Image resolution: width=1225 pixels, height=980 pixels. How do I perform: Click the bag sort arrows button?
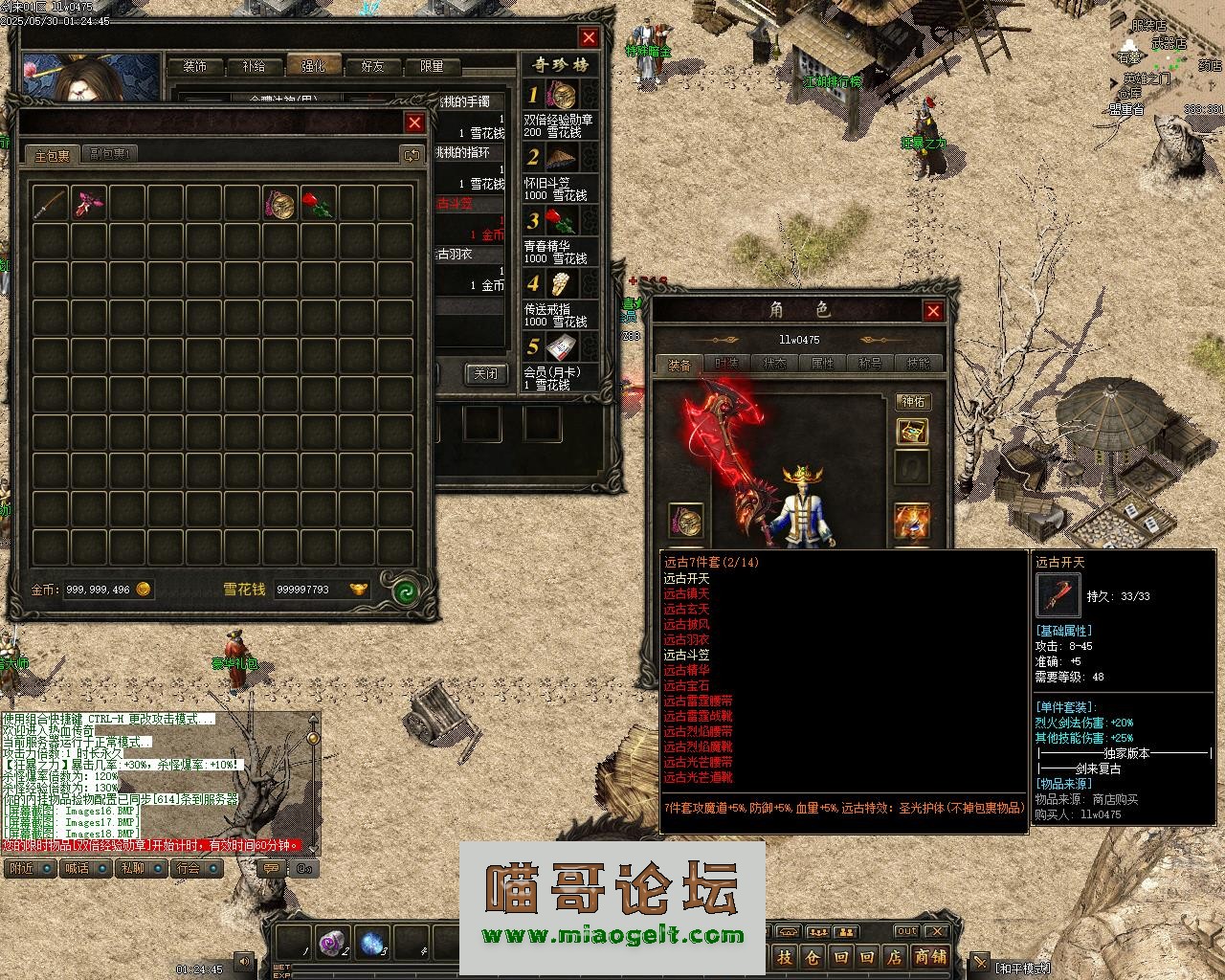pos(412,154)
